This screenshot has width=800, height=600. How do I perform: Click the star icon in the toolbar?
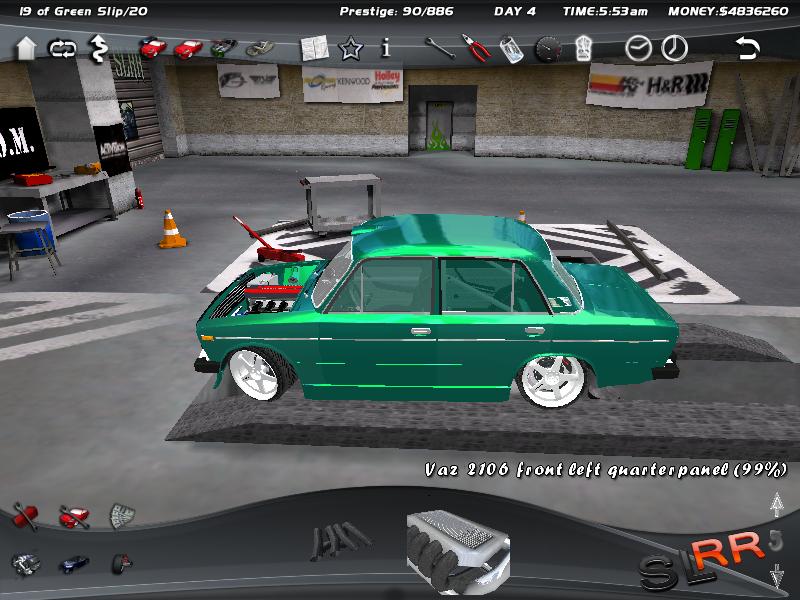(351, 48)
